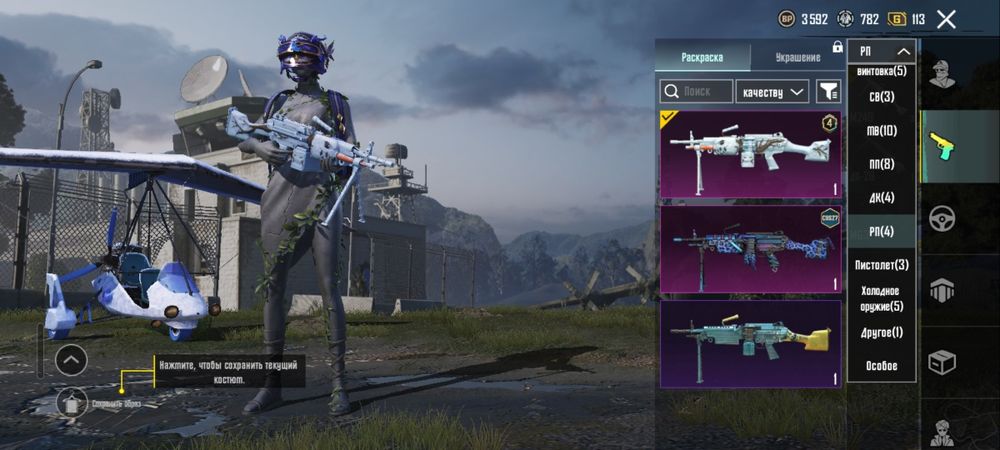1000x450 pixels.
Task: Switch to the Раскраска tab
Action: coord(702,57)
